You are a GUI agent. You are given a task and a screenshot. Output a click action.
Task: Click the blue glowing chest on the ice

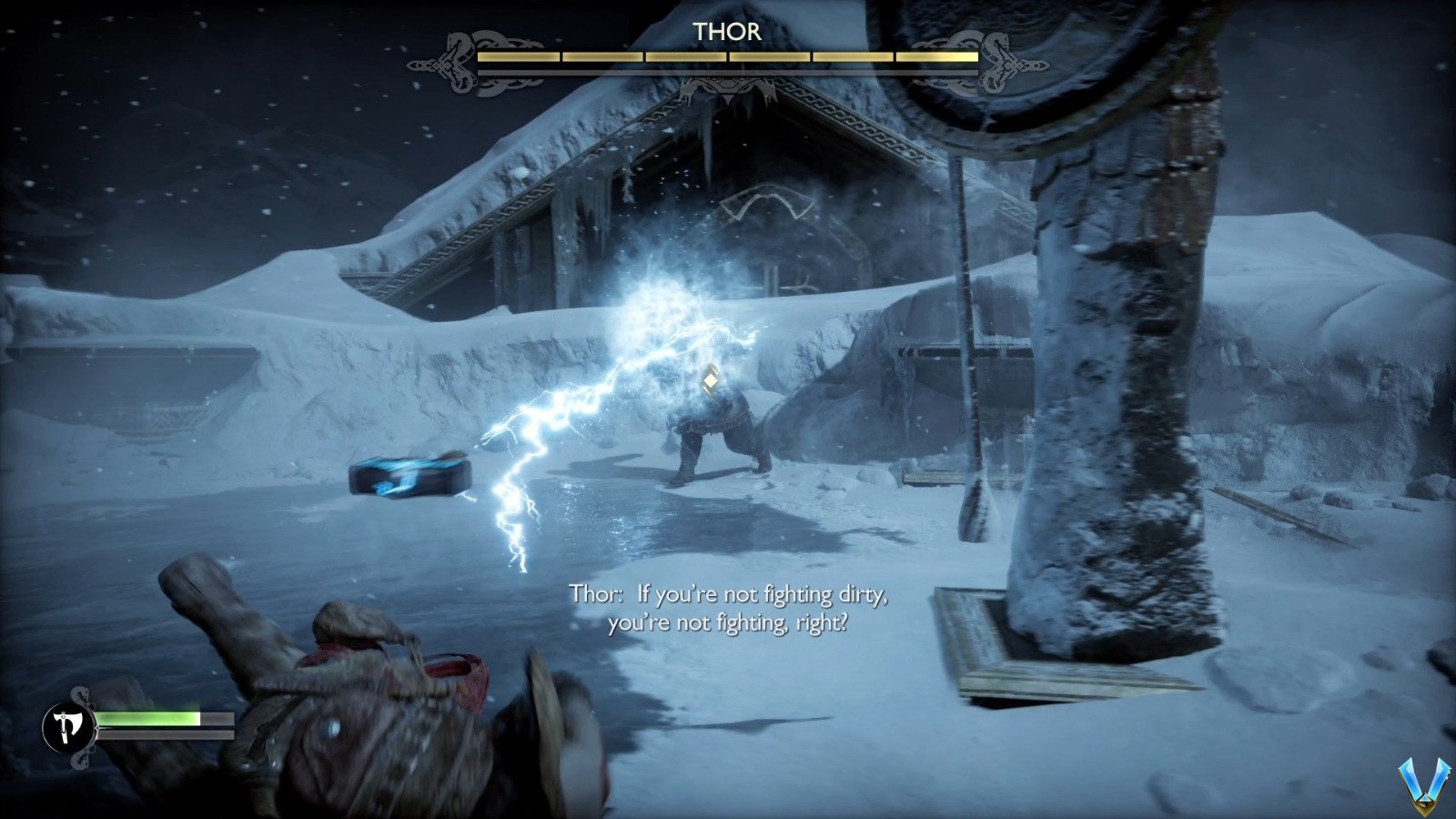tap(408, 475)
